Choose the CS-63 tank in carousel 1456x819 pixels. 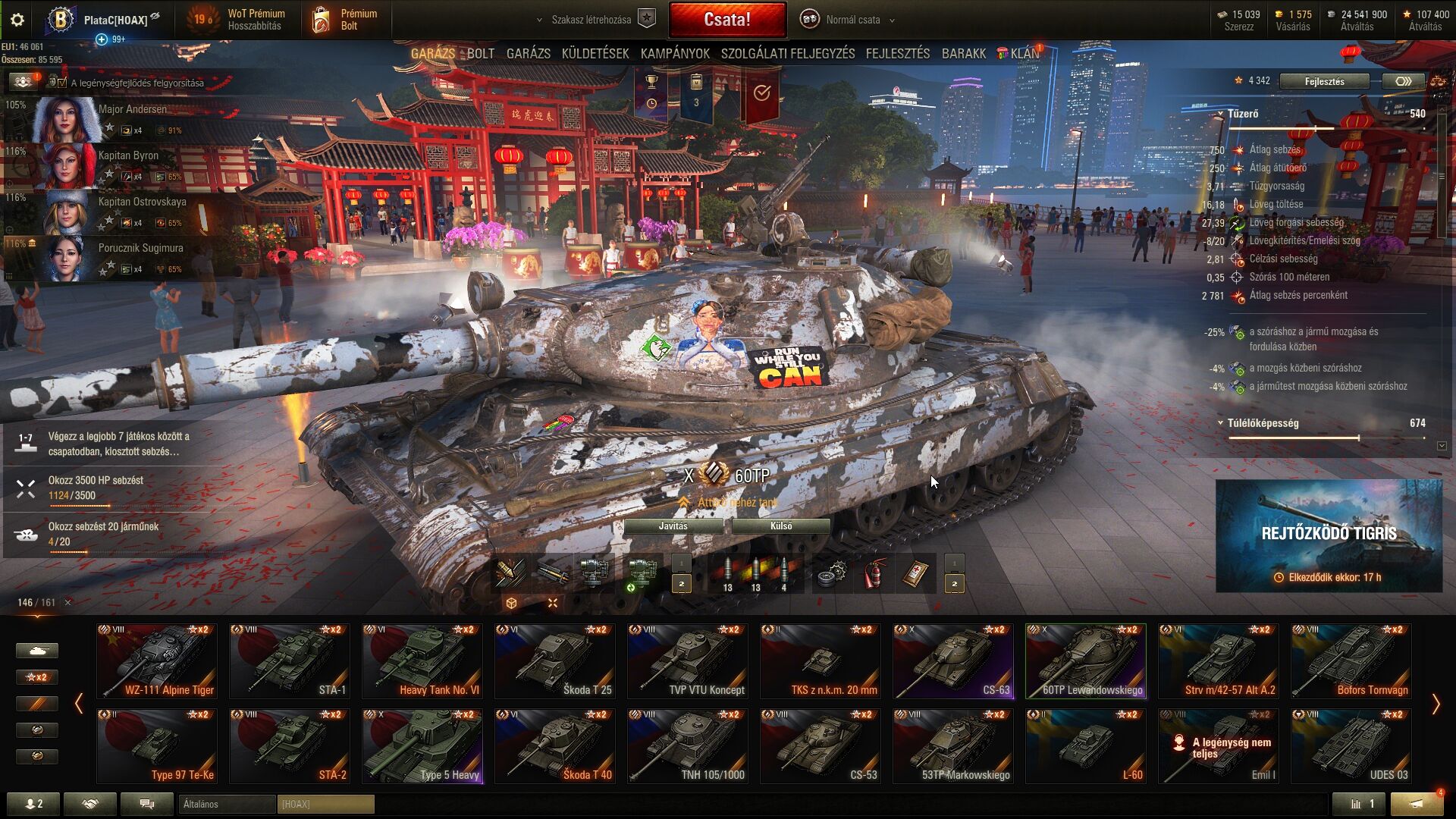click(953, 661)
